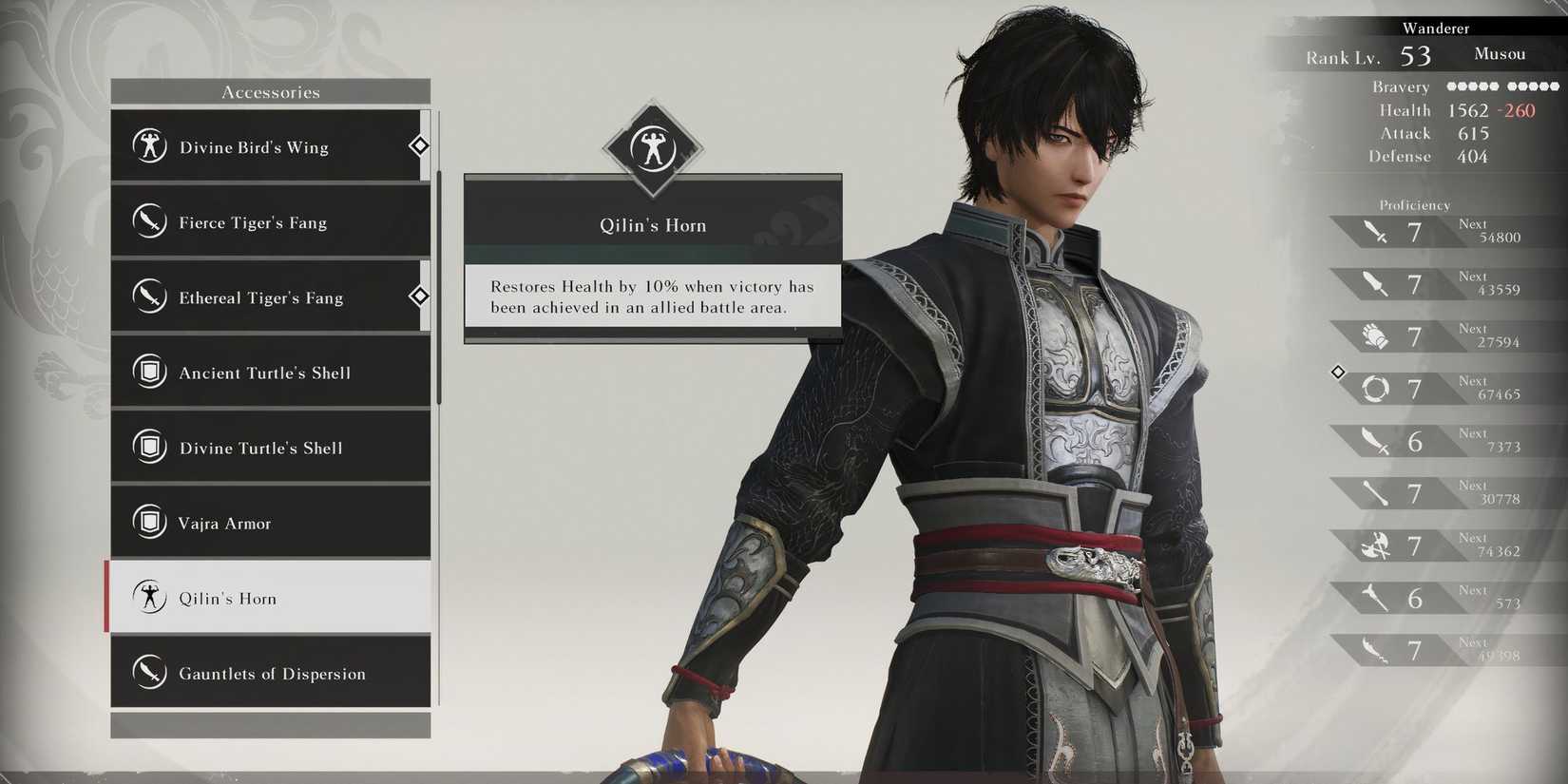Toggle the equipped diamond marker on Divine Bird's Wing
This screenshot has height=784, width=1568.
pyautogui.click(x=419, y=145)
